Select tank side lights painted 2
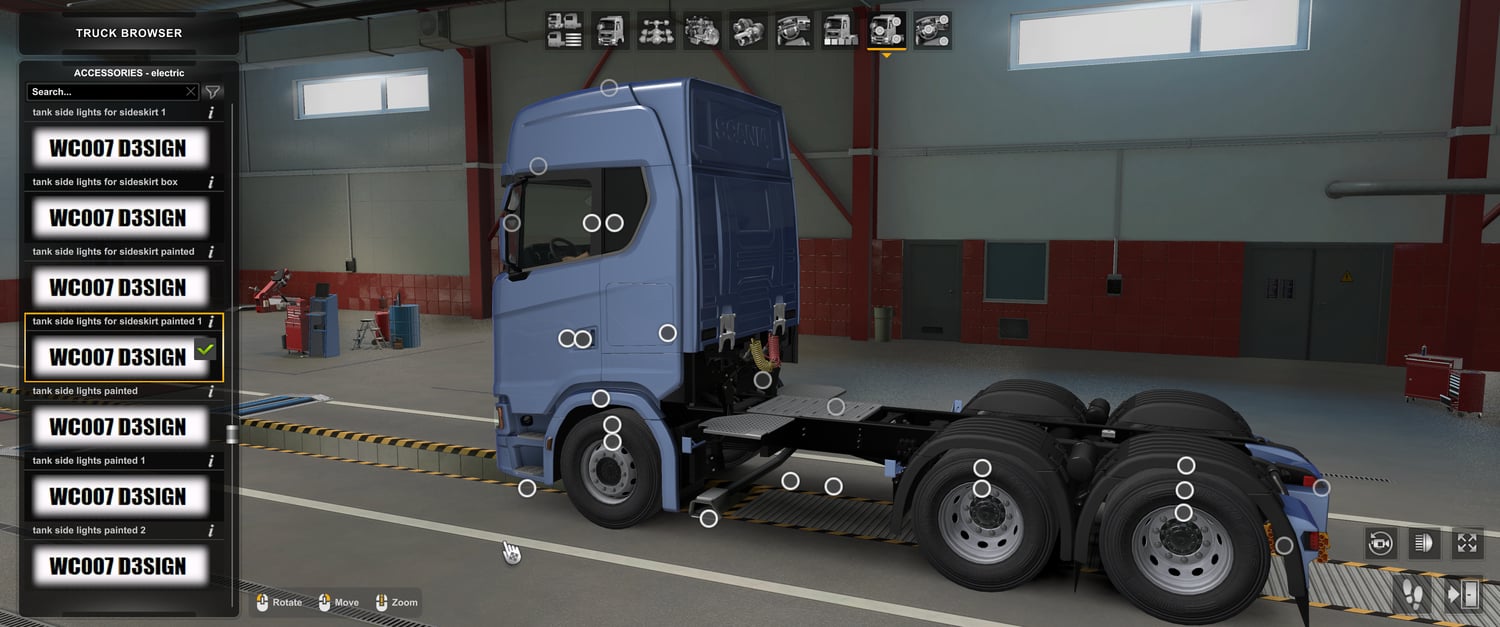The height and width of the screenshot is (627, 1500). [118, 566]
